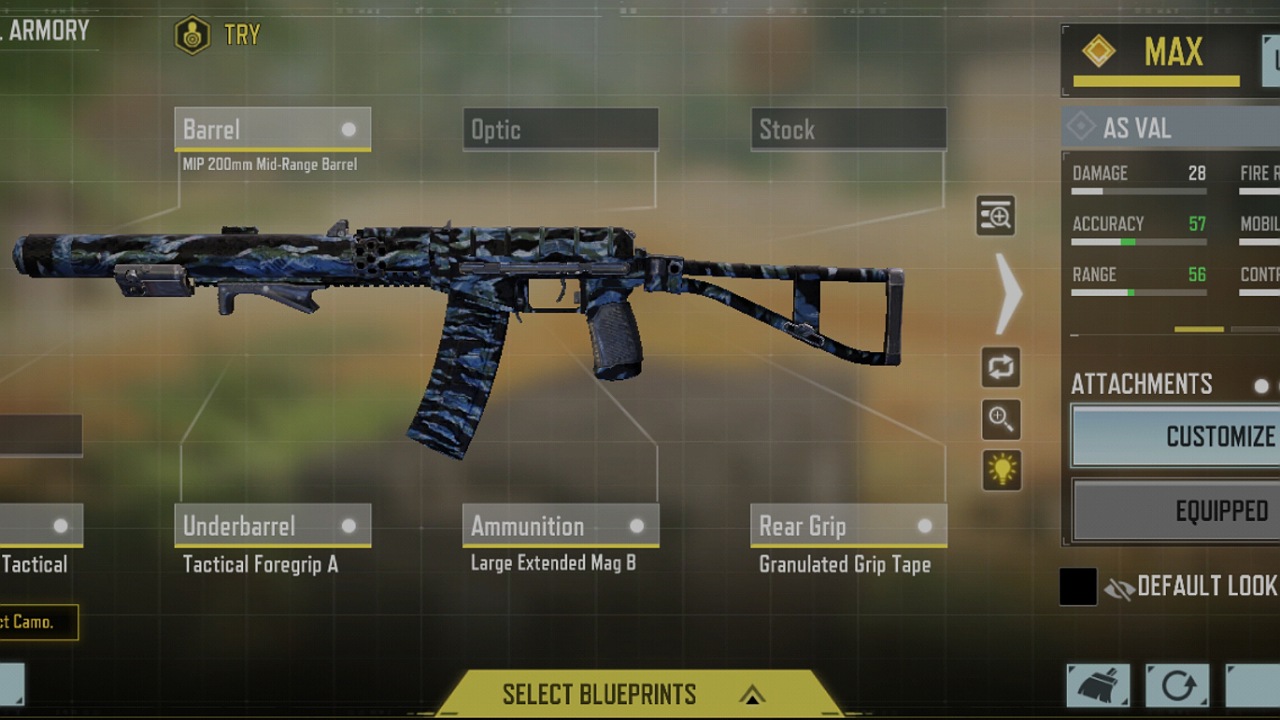The width and height of the screenshot is (1280, 720).
Task: Clear attachments with the broom icon
Action: tap(1098, 686)
